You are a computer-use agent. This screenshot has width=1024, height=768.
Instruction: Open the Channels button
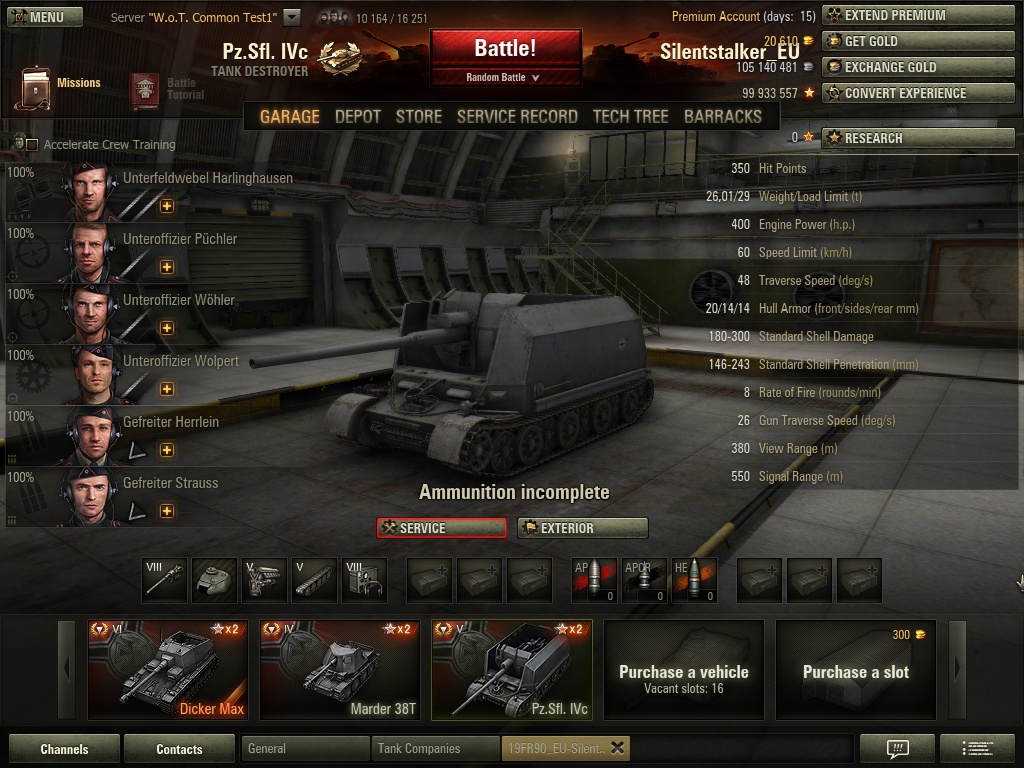point(64,749)
